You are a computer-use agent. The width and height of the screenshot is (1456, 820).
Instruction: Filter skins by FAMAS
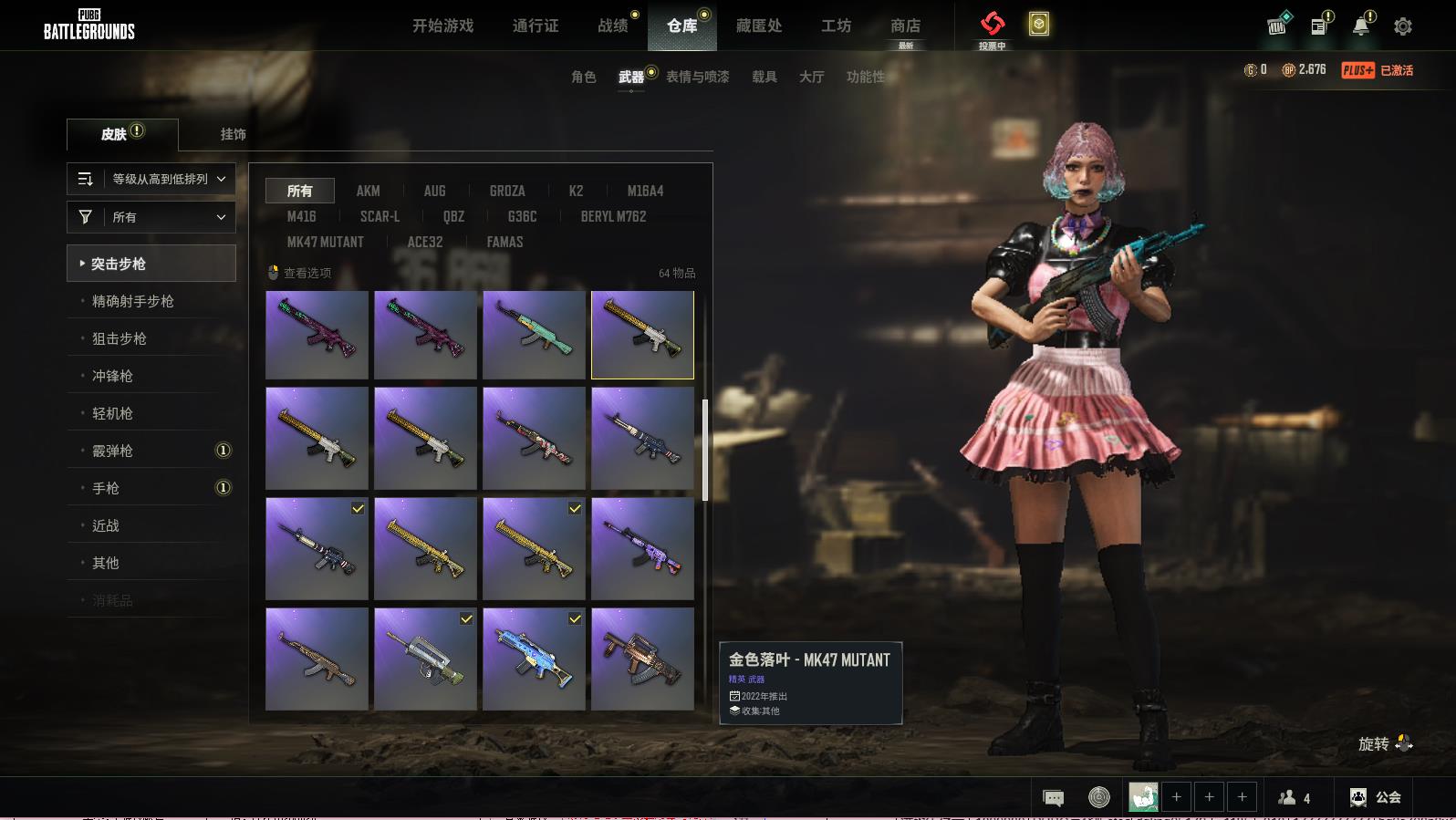click(x=504, y=242)
